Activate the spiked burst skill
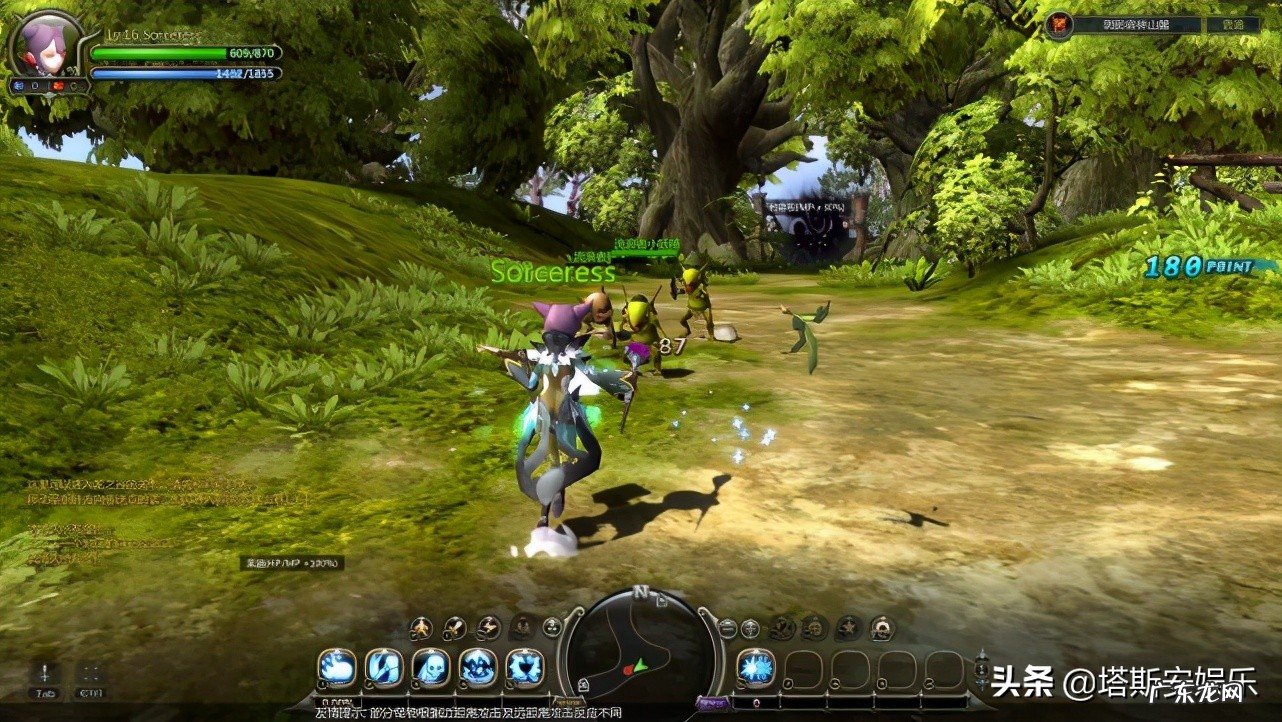 pos(525,668)
